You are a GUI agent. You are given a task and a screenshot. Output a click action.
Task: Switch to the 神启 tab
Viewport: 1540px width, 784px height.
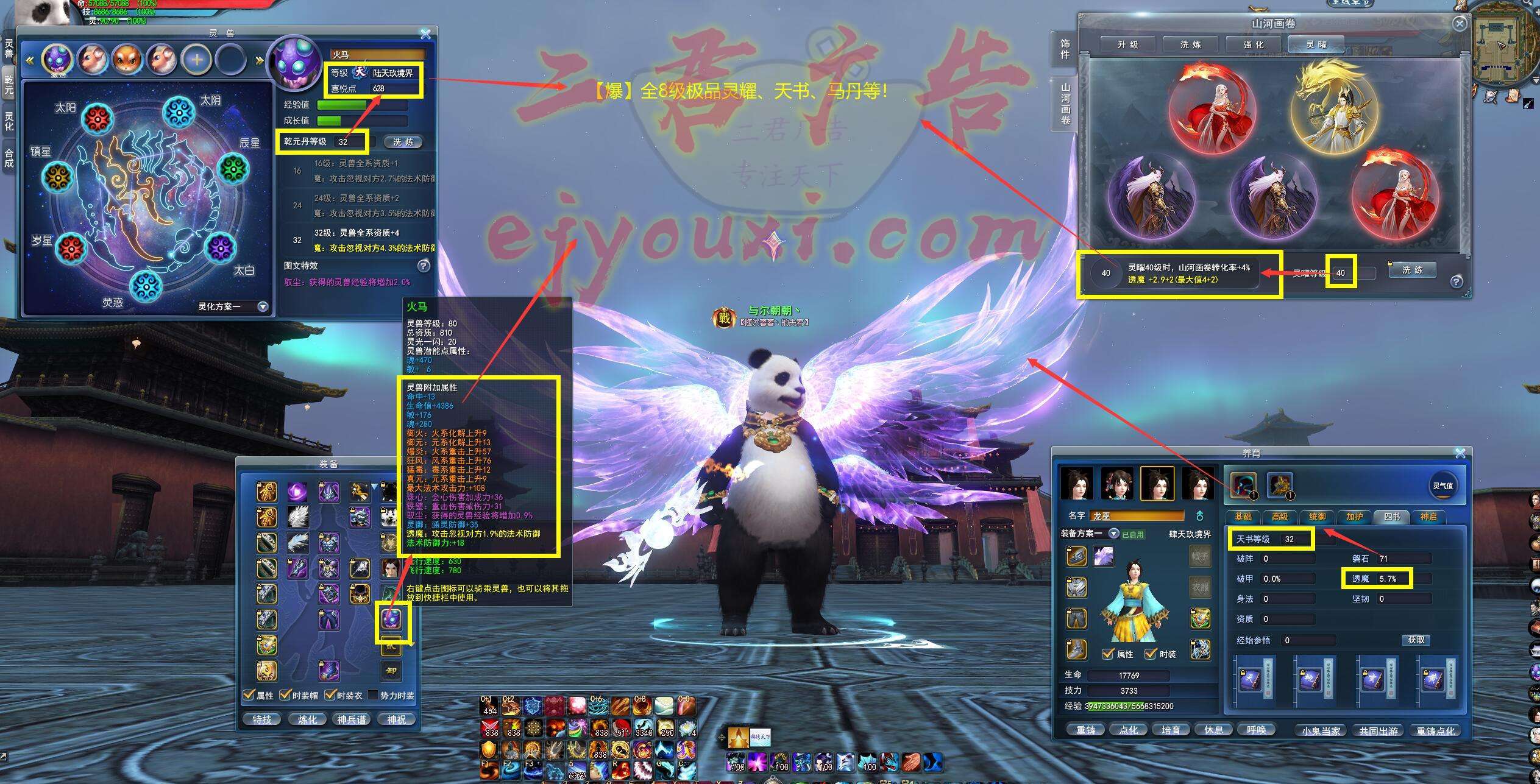[x=1428, y=517]
